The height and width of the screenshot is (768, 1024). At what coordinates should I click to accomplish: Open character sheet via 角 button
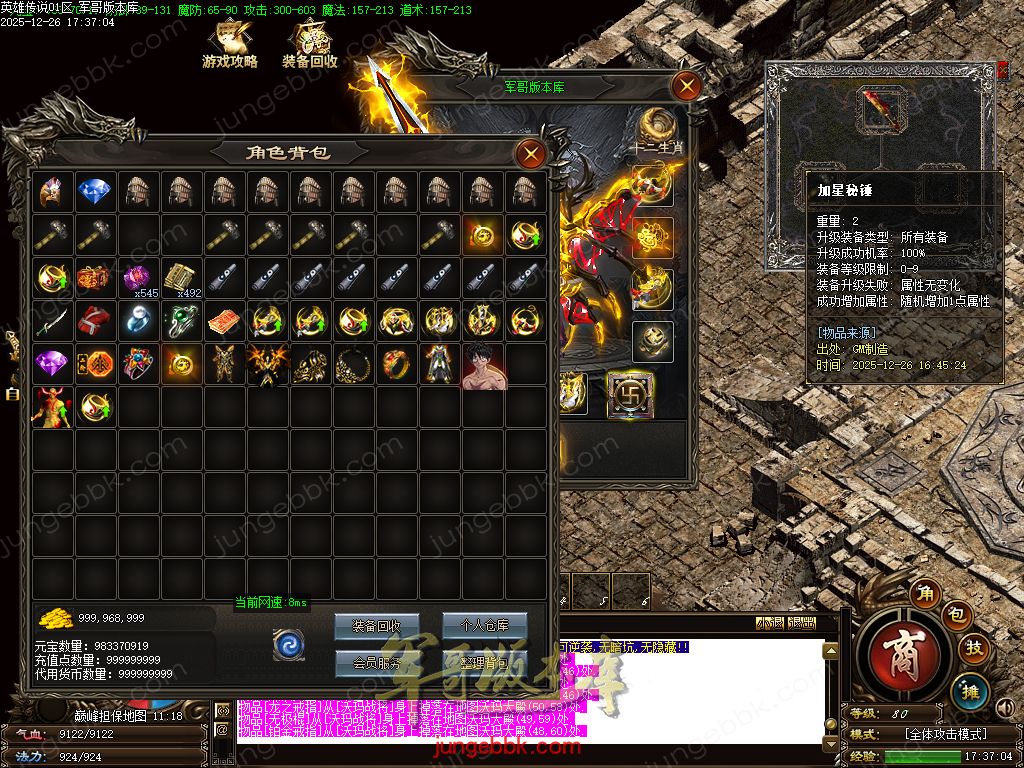tap(926, 593)
